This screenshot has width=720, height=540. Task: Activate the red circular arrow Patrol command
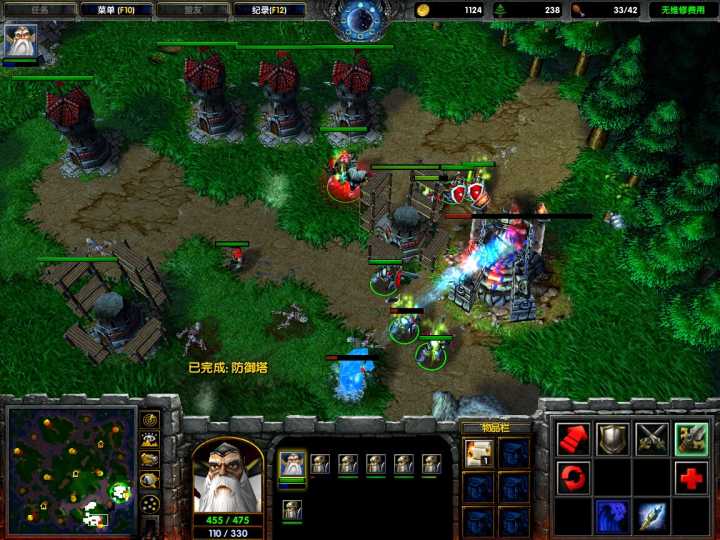click(573, 477)
